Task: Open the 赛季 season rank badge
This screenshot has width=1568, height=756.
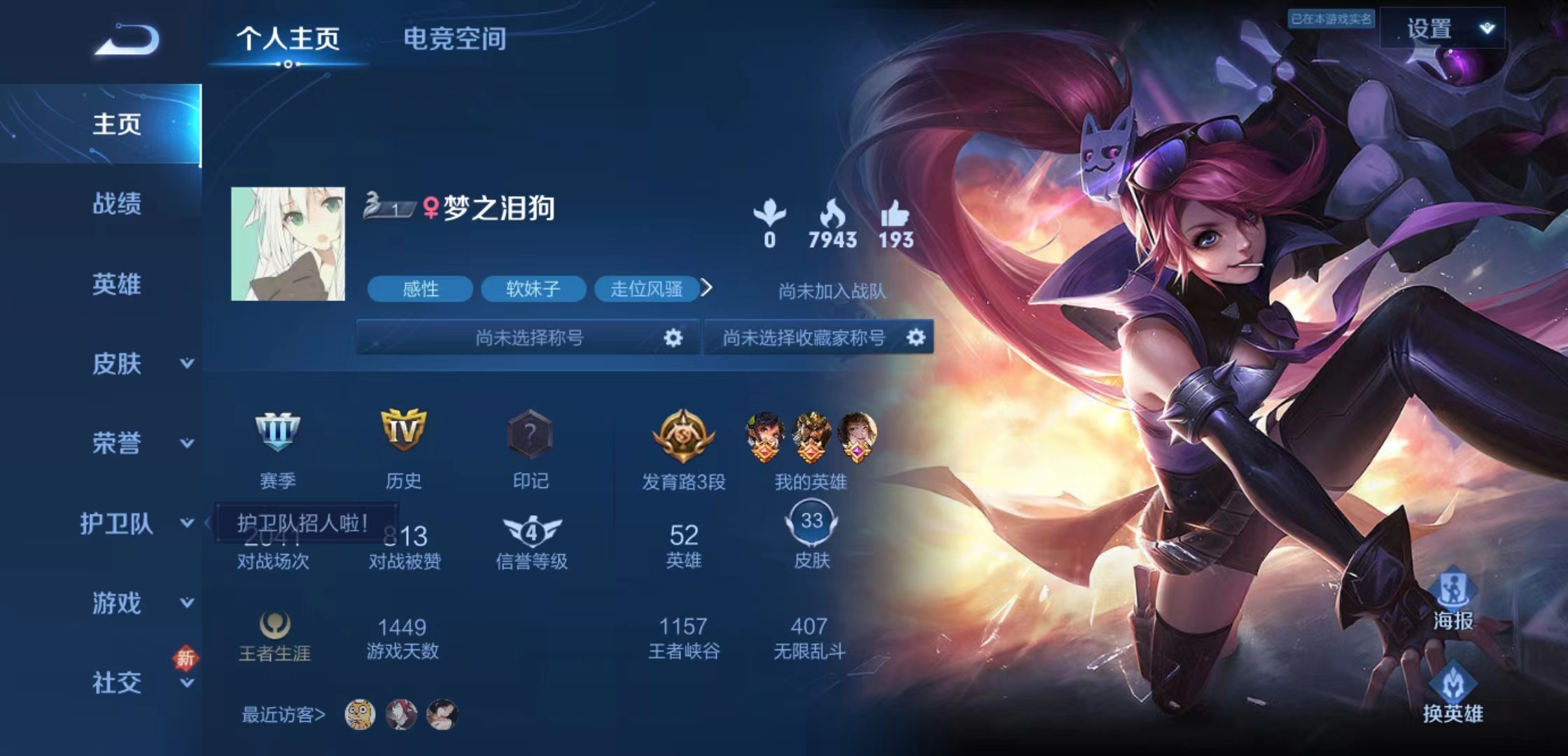Action: (x=278, y=434)
